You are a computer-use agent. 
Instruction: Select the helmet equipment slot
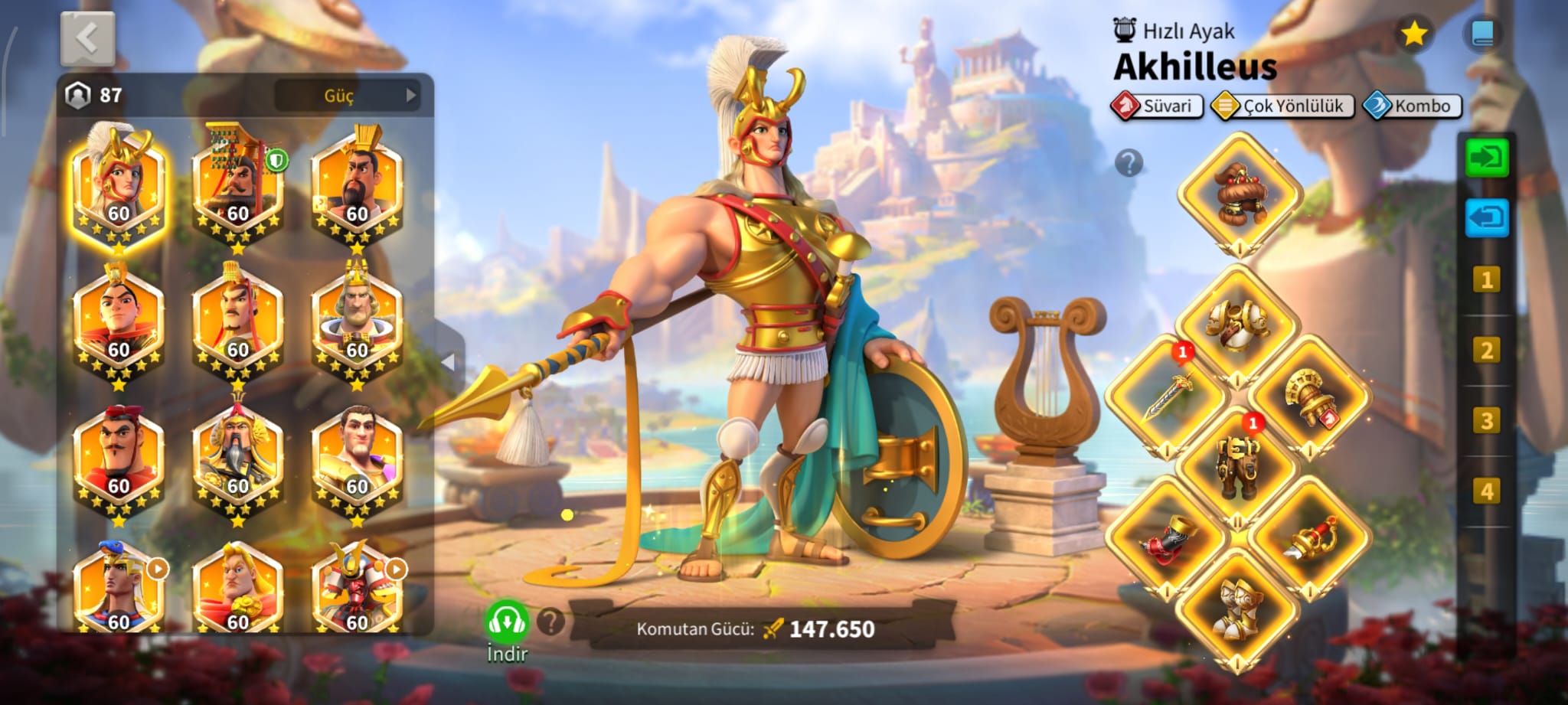coord(1238,192)
